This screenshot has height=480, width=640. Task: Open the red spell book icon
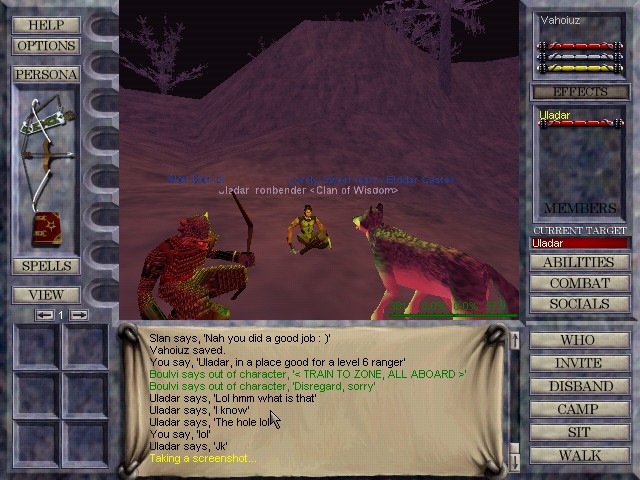46,229
